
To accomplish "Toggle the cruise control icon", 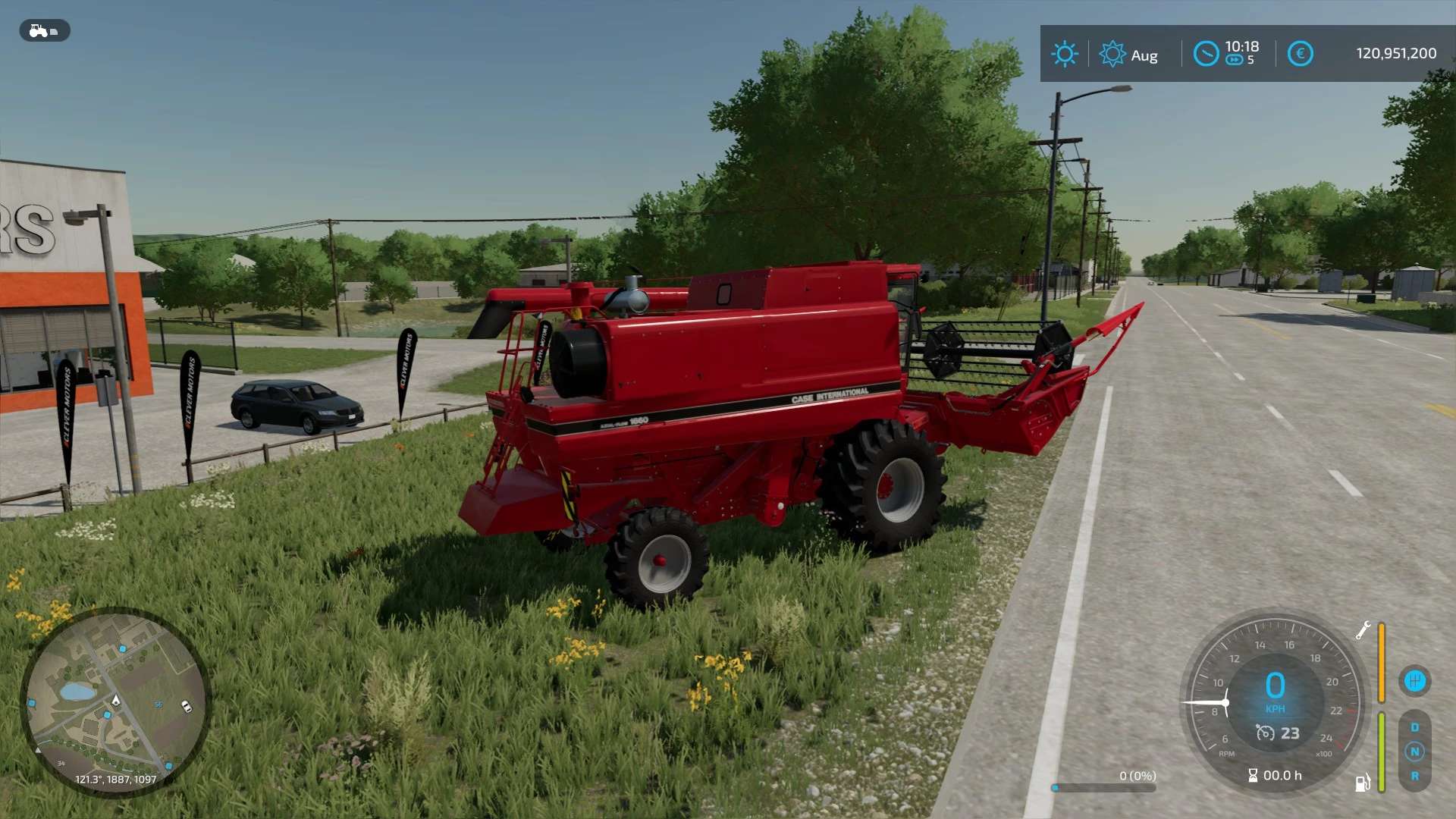I will click(x=1266, y=733).
